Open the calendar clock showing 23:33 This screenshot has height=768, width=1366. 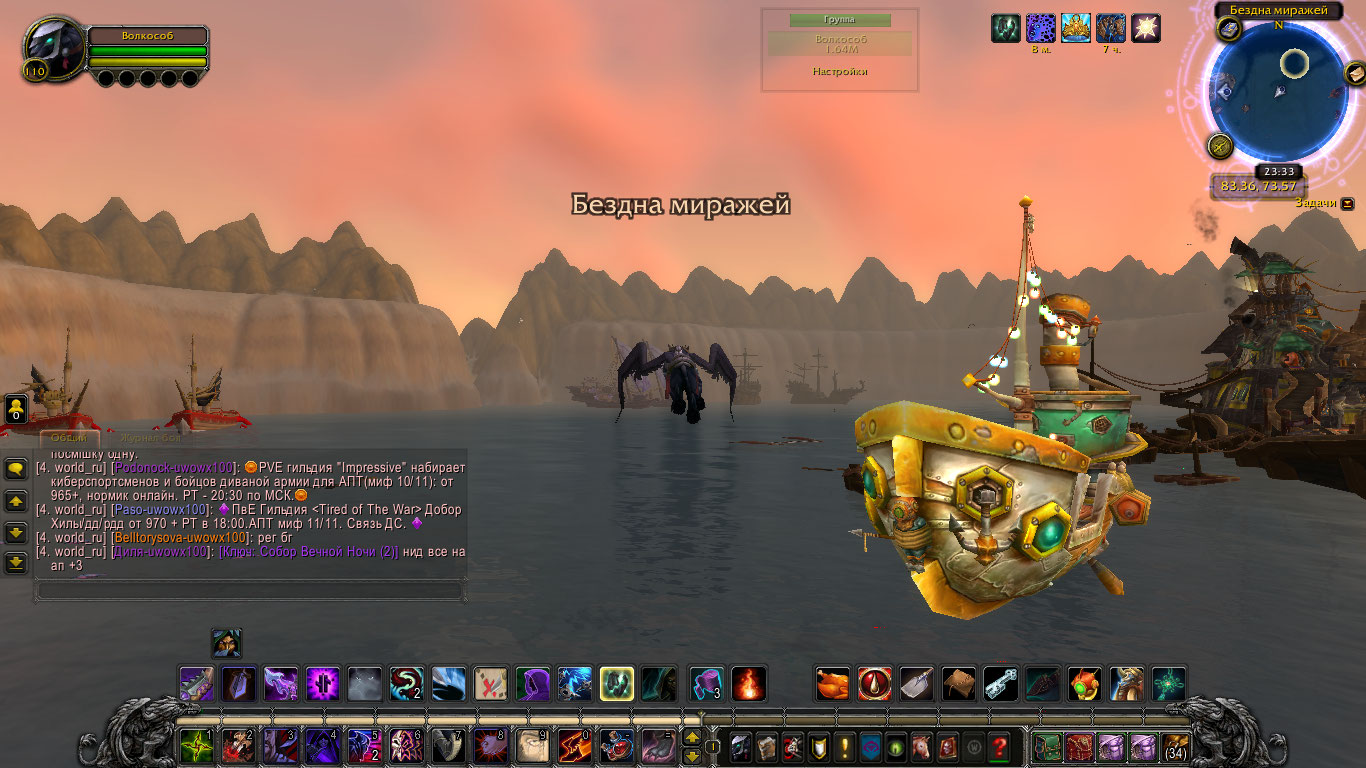(1279, 171)
